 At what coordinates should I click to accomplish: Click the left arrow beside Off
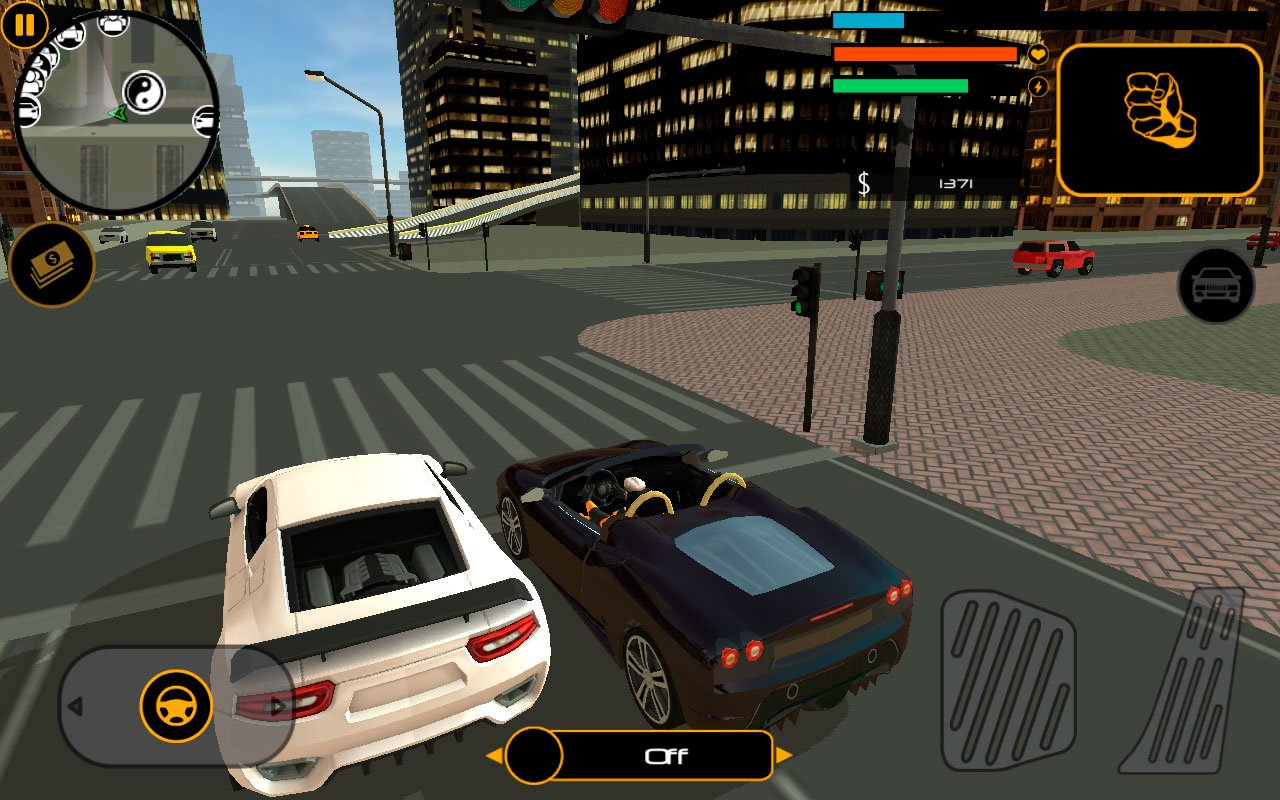[494, 756]
